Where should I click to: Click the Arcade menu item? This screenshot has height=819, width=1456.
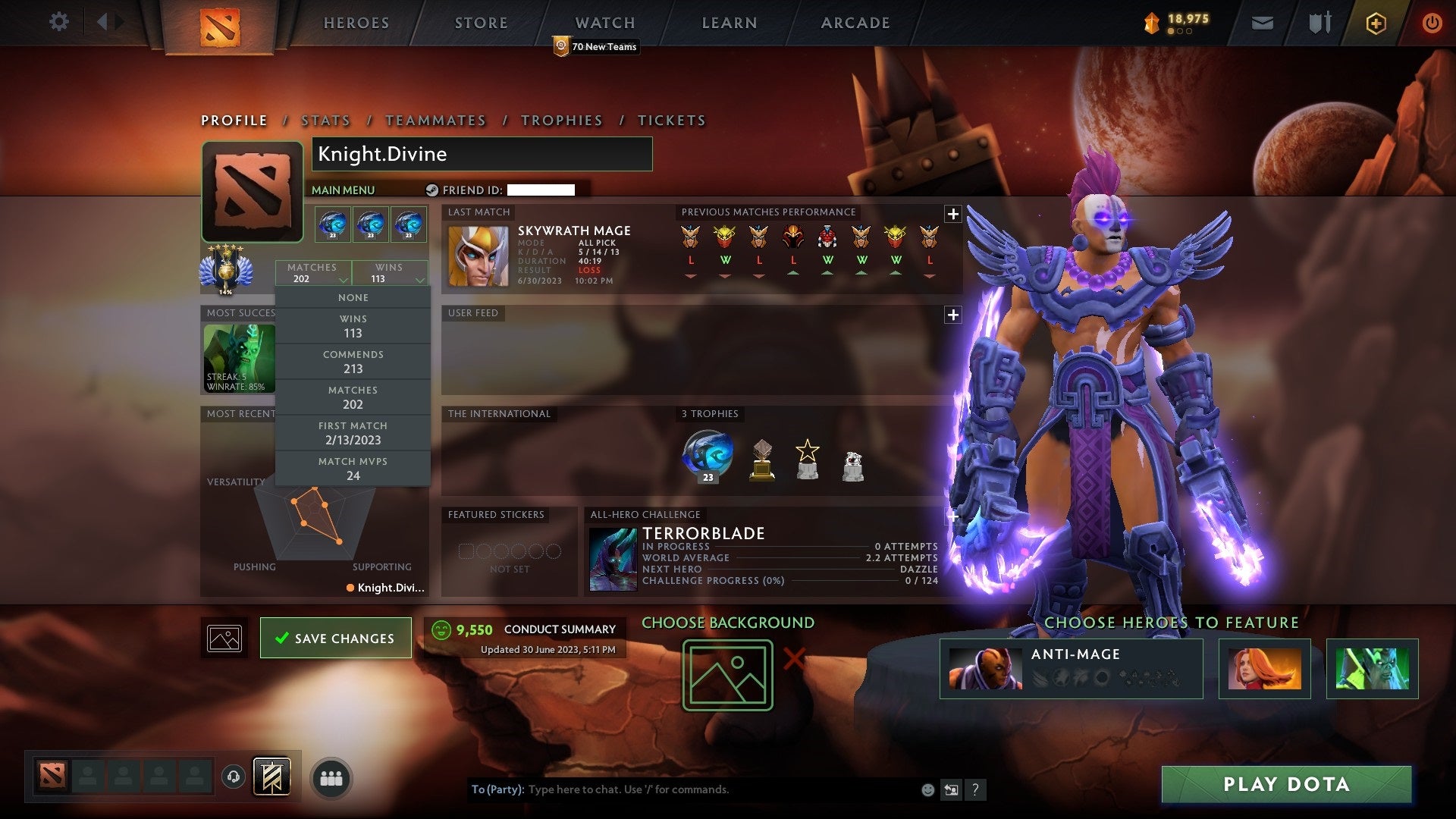point(855,22)
